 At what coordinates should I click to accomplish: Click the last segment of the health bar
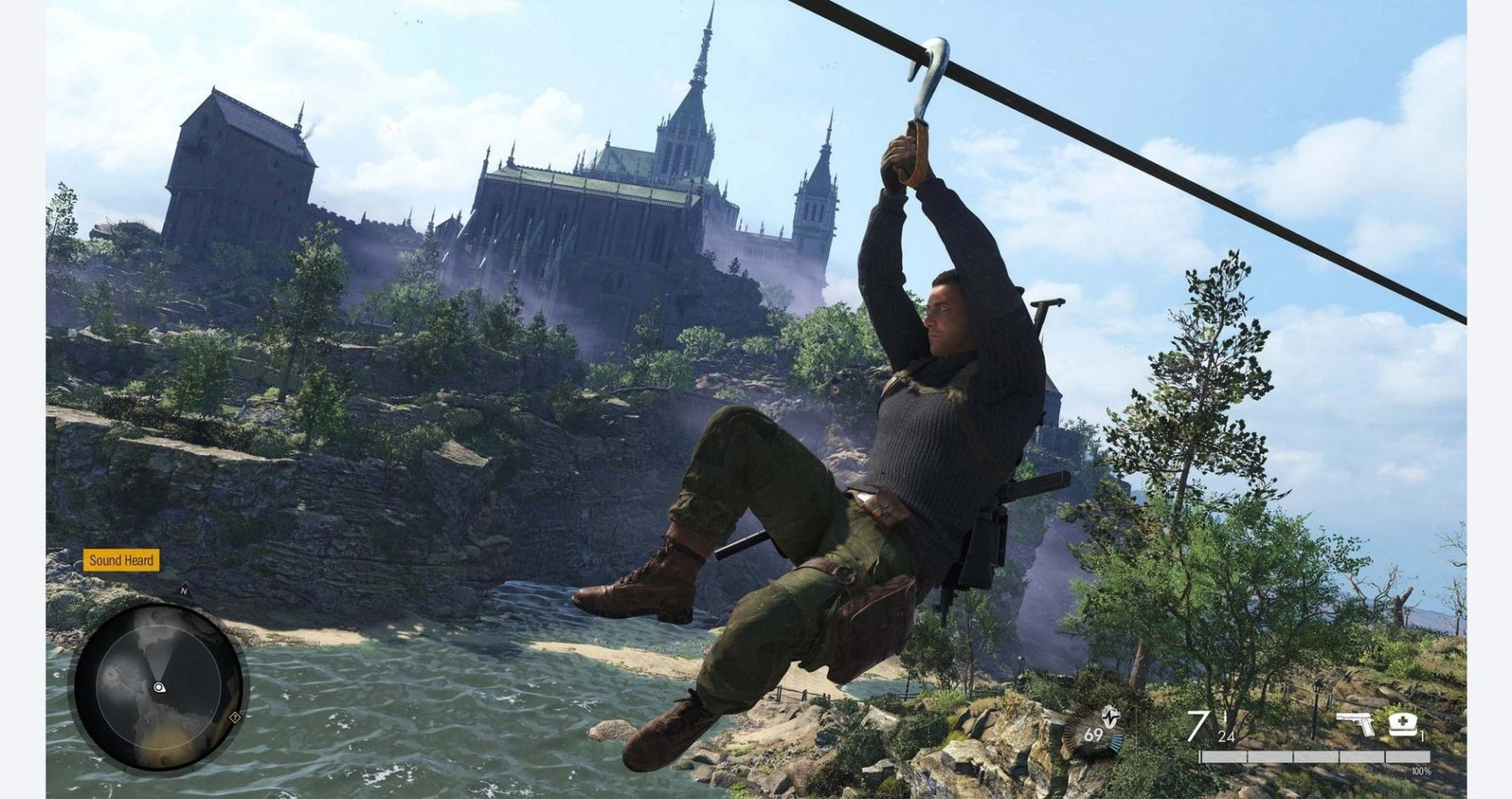click(1407, 757)
